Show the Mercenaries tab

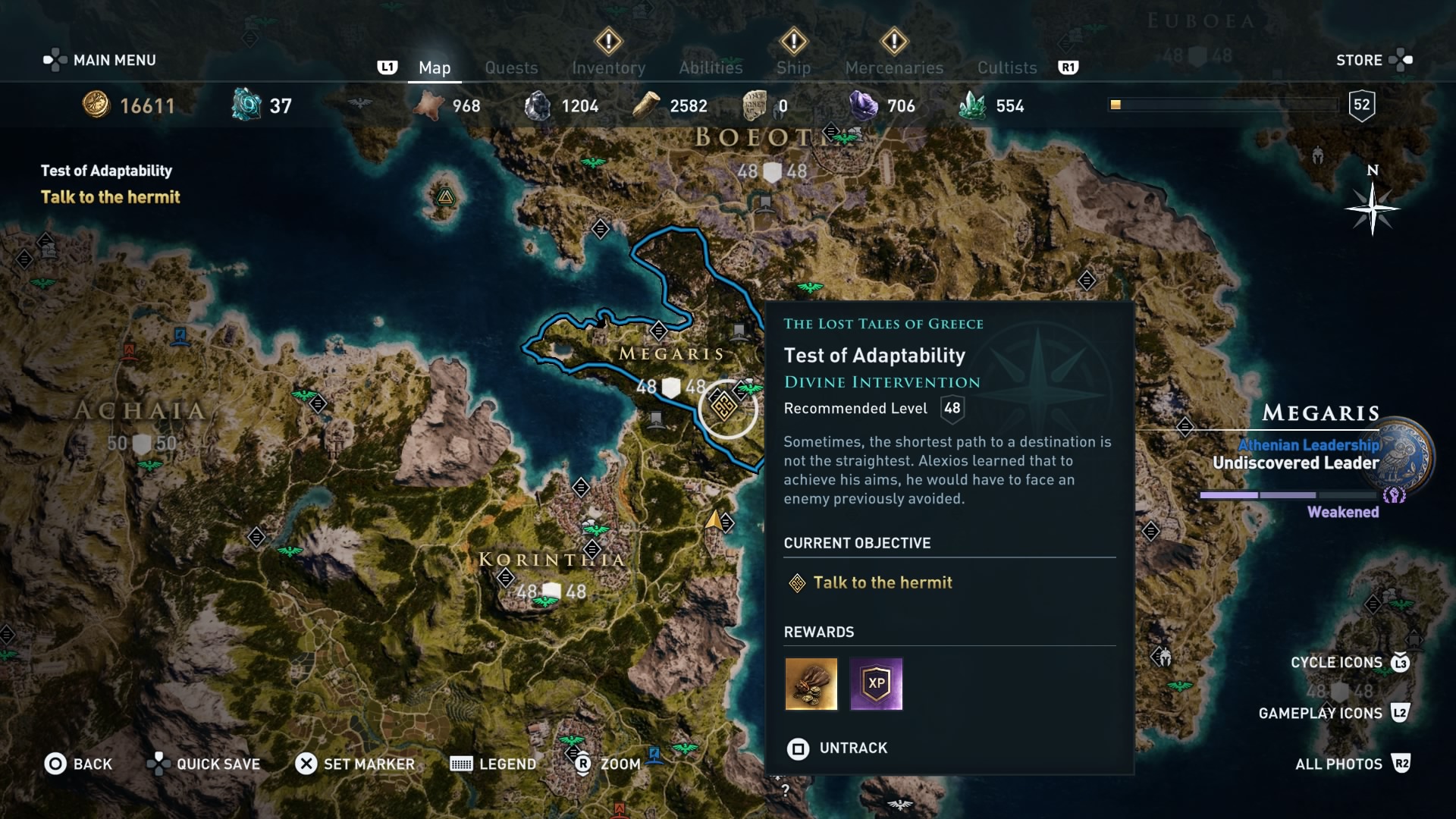click(894, 67)
